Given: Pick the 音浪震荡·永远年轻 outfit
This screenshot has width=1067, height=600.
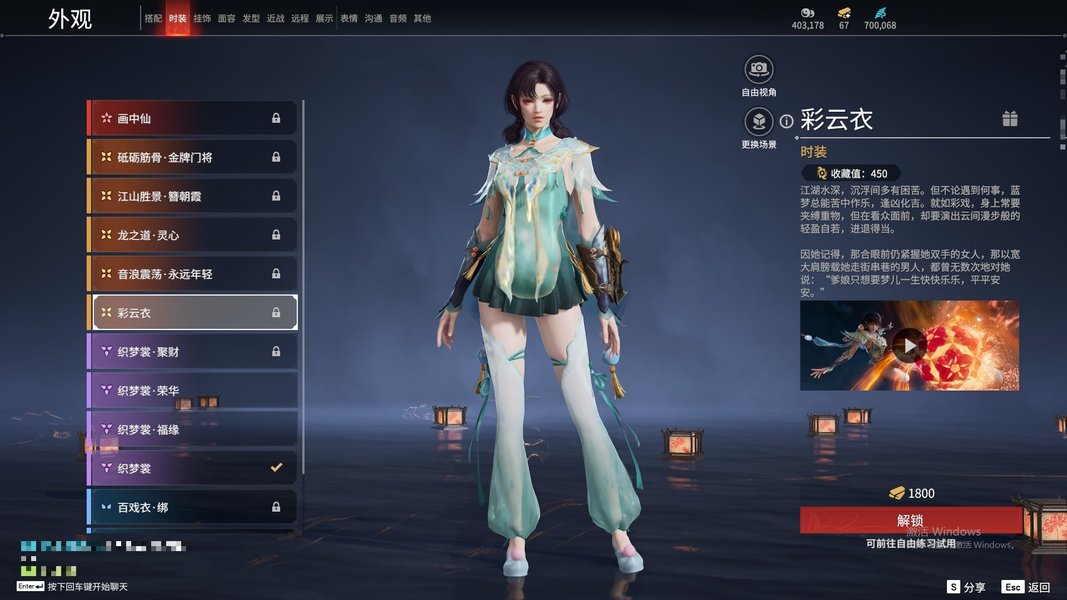Looking at the screenshot, I should click(193, 274).
